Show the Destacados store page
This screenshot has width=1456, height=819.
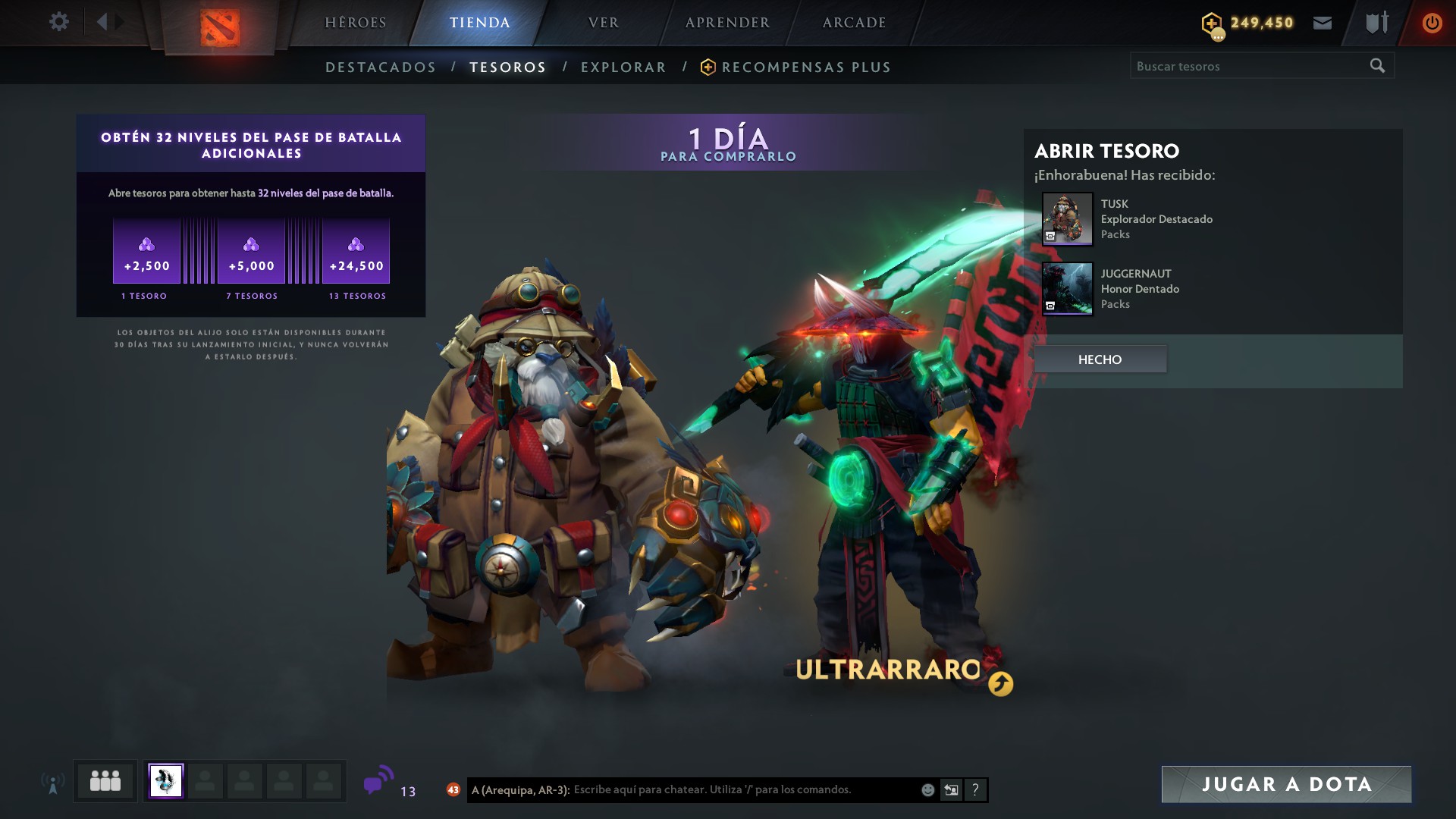coord(381,67)
